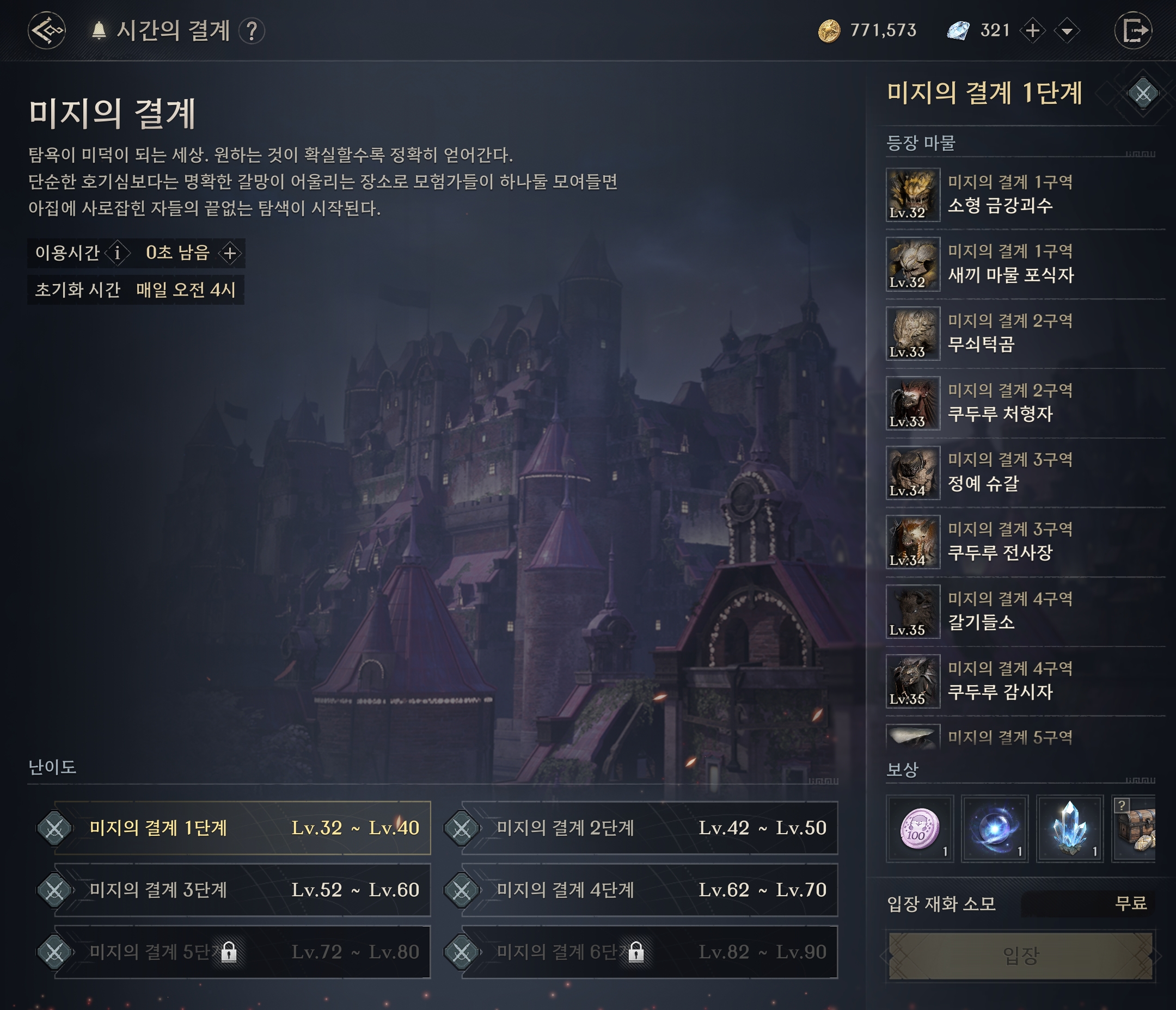Choose 미지의 결계 2단계 Lv.42 ~ Lv.50

click(650, 828)
